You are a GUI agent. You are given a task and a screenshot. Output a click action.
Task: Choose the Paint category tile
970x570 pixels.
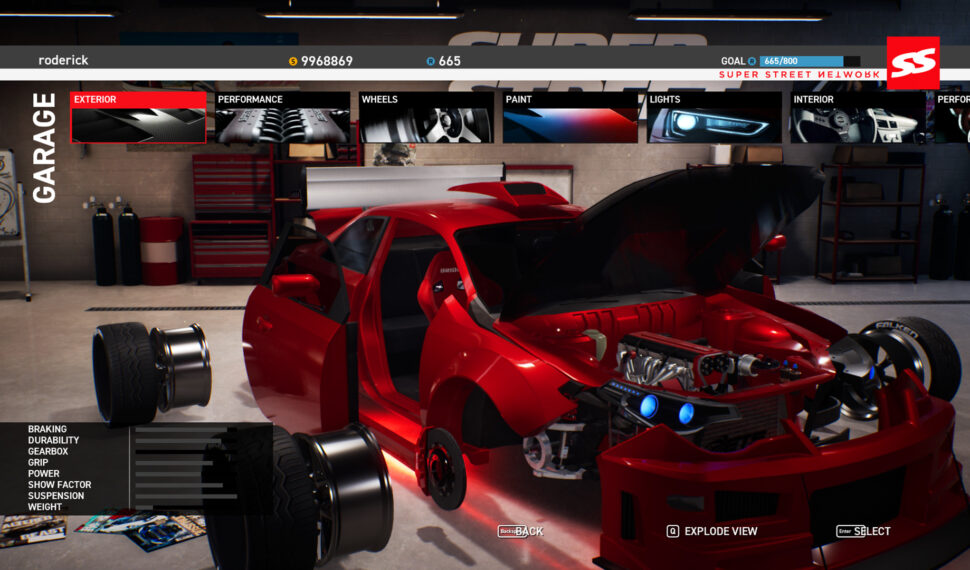pos(570,118)
